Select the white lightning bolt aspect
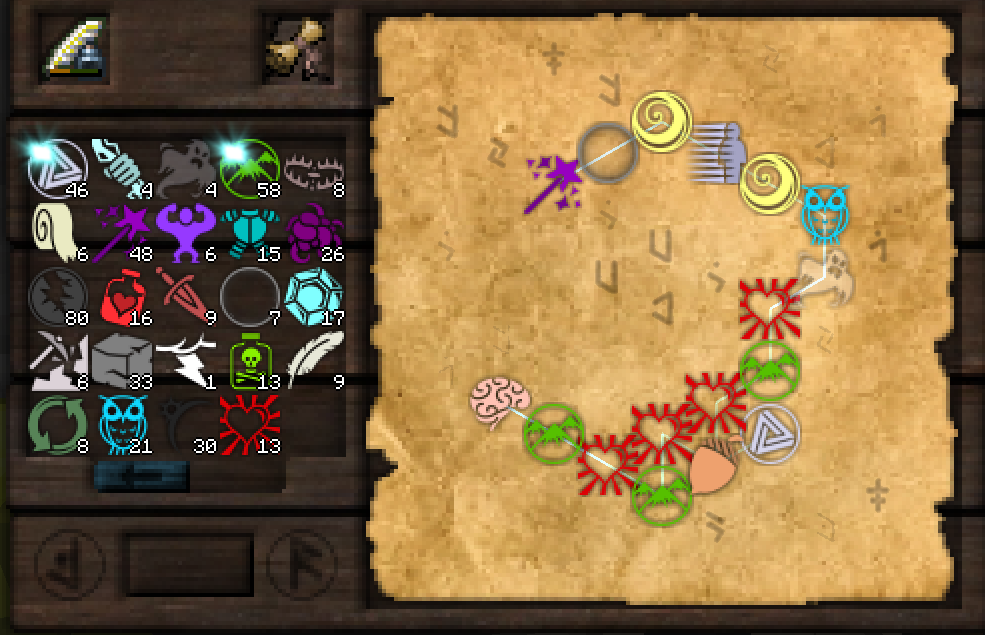The image size is (985, 635). point(185,361)
